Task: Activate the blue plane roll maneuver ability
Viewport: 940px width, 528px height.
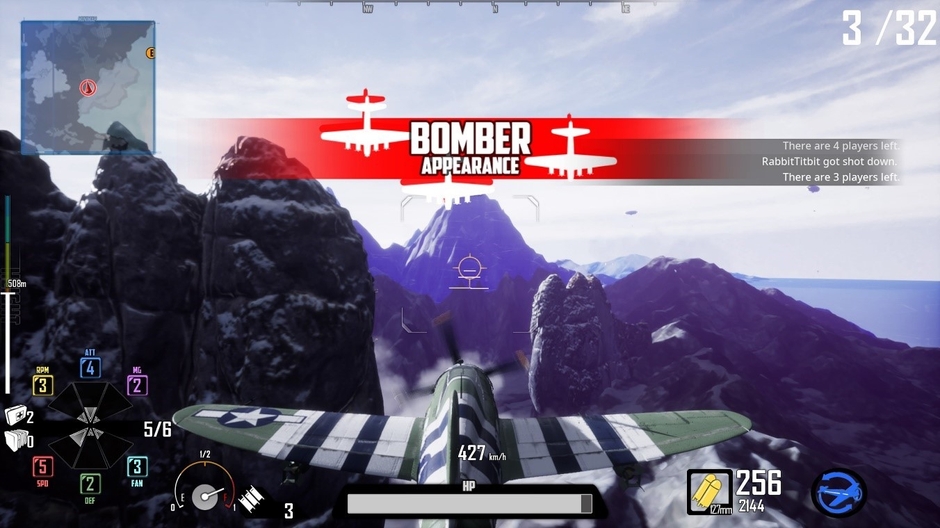Action: click(838, 492)
